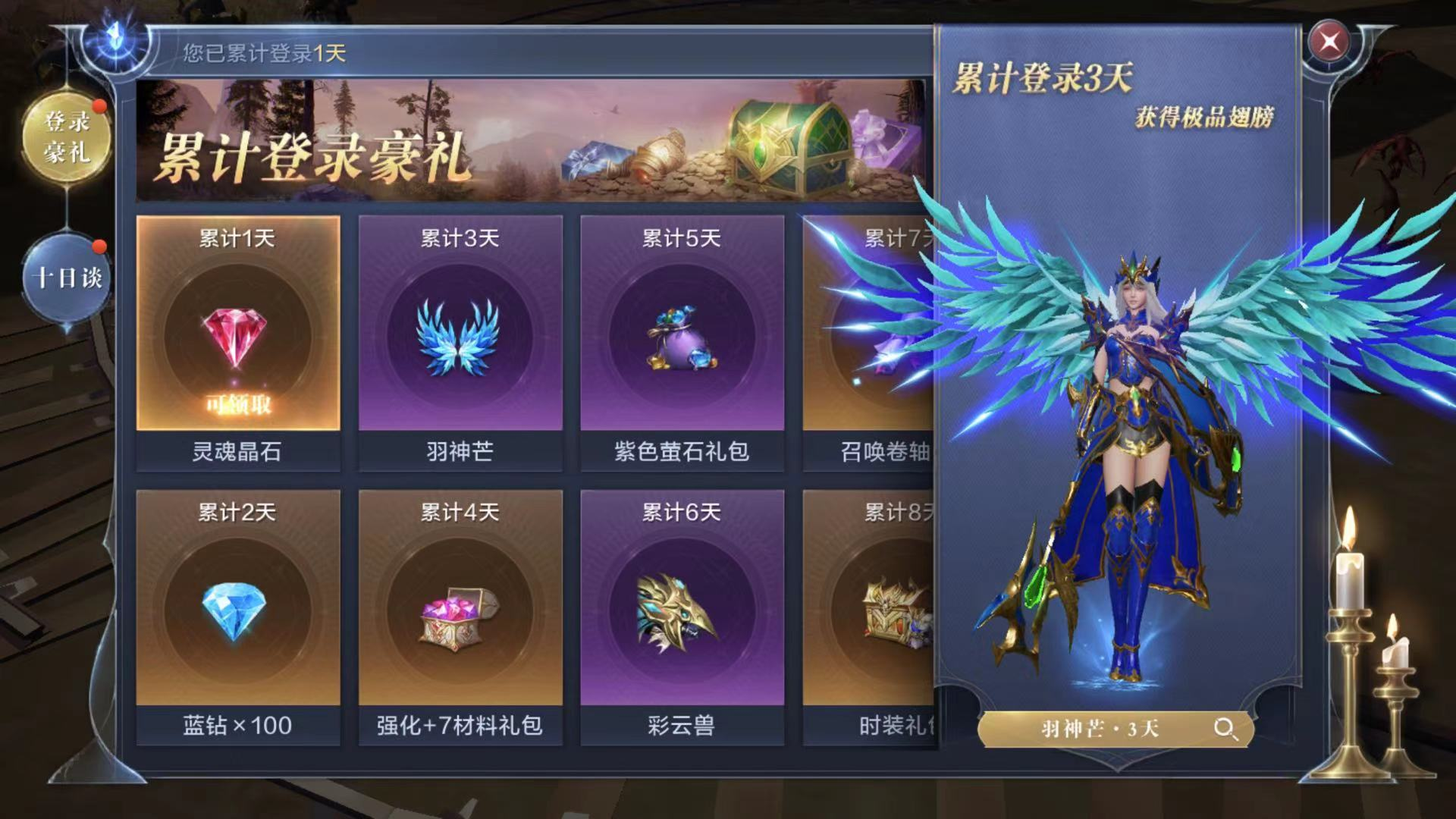The image size is (1456, 819).
Task: Click the 获得极品翅膀 reward description text
Action: point(1205,119)
